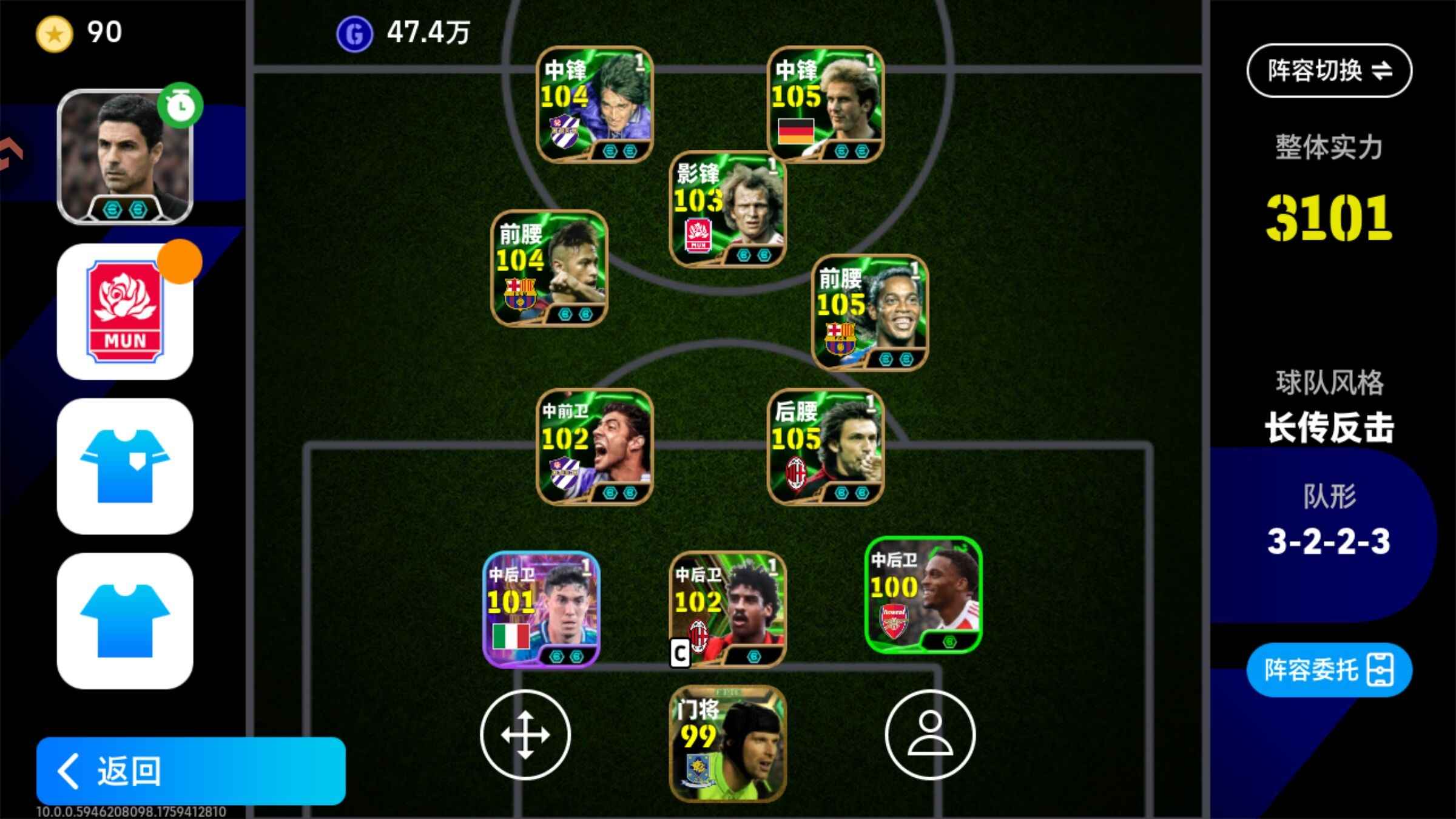The height and width of the screenshot is (819, 1456).
Task: Open the player silhouette round icon
Action: tap(930, 735)
